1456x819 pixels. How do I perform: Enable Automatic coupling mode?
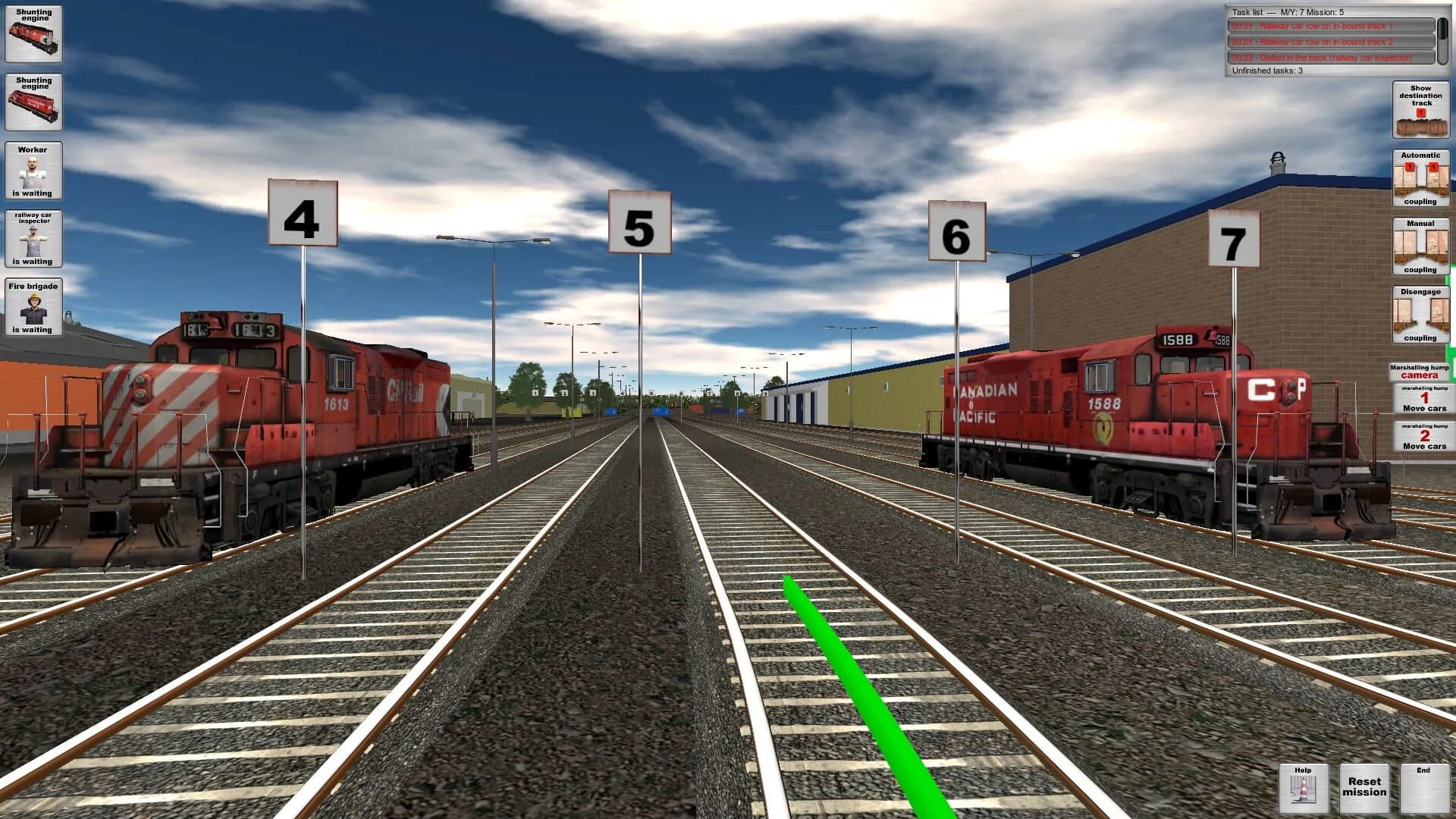click(1421, 178)
